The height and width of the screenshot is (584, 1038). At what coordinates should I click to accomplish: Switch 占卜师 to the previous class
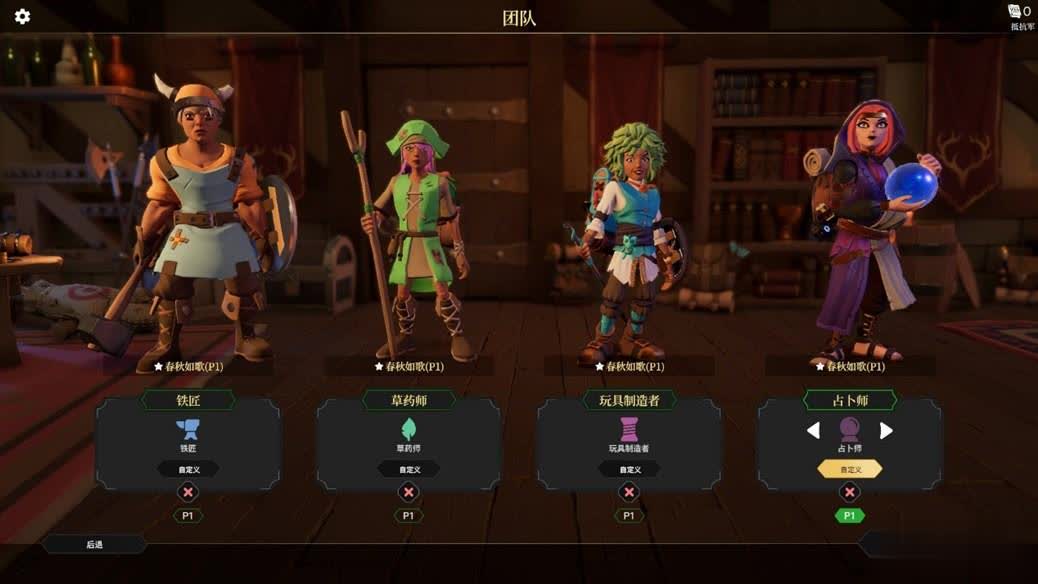(x=813, y=430)
